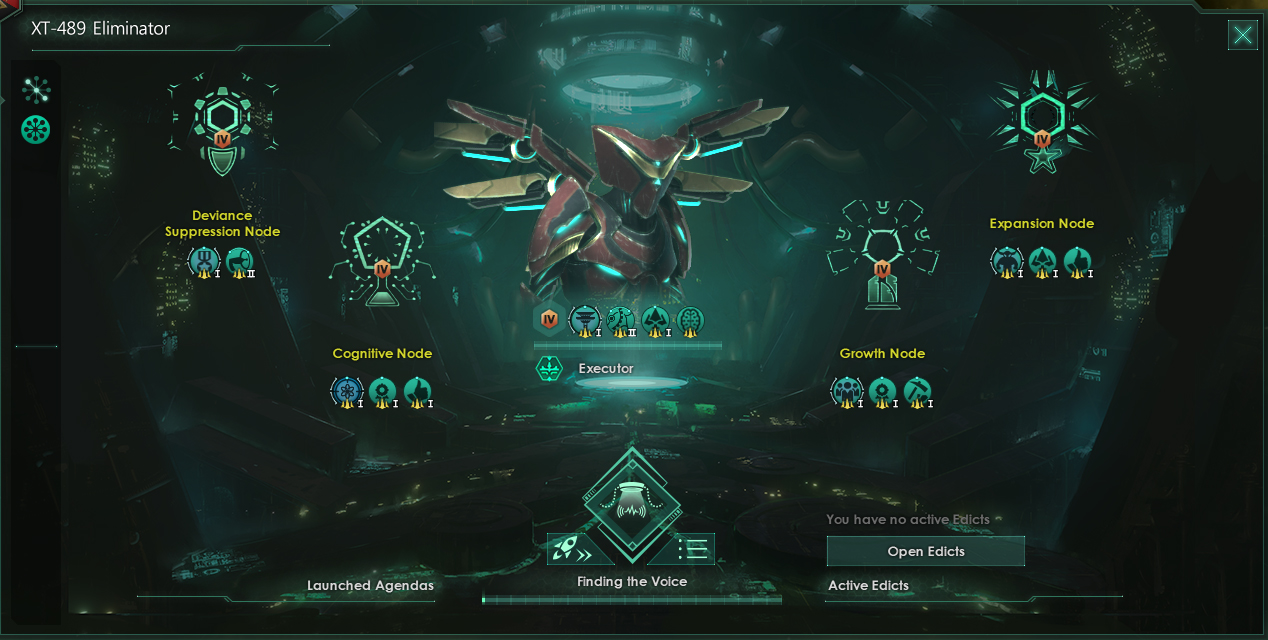
Task: Close the XT-489 Eliminator government window
Action: click(x=1242, y=37)
